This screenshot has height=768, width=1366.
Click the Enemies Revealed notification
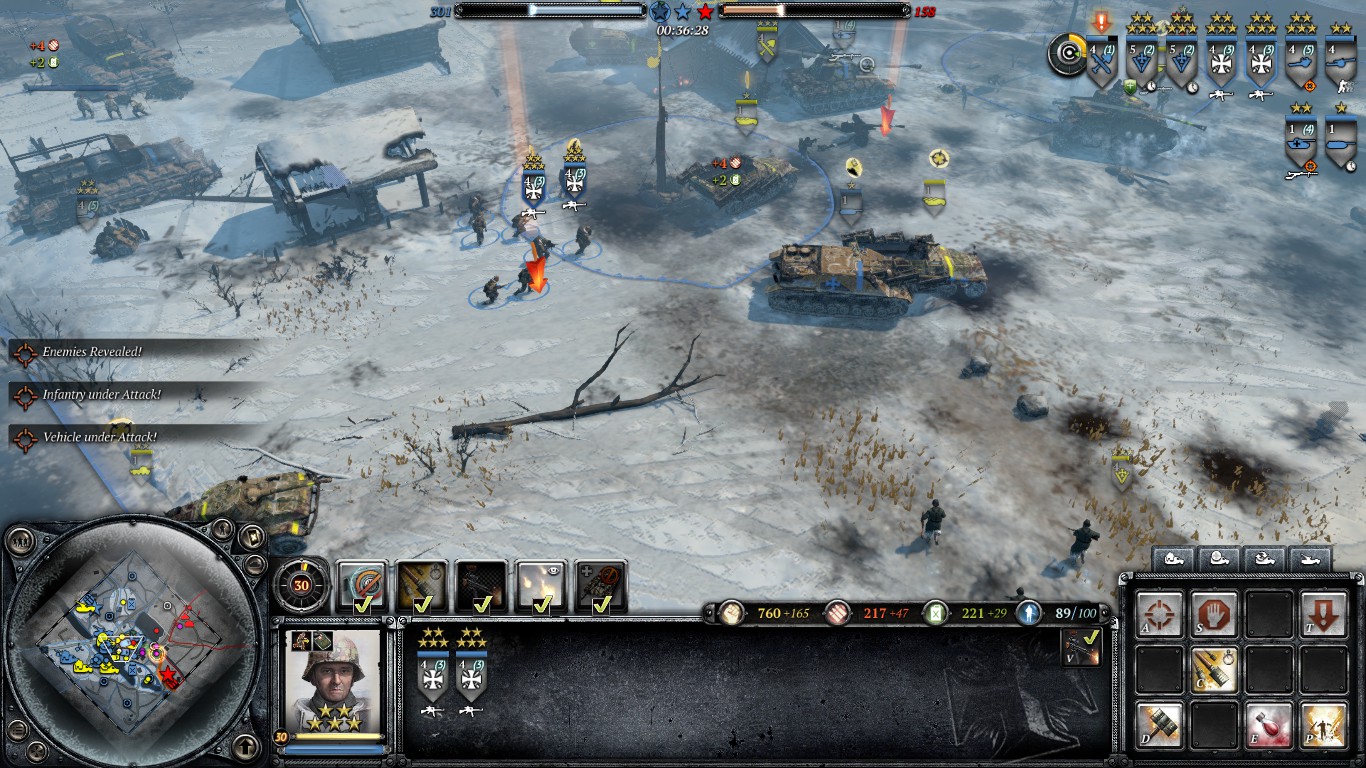click(91, 352)
